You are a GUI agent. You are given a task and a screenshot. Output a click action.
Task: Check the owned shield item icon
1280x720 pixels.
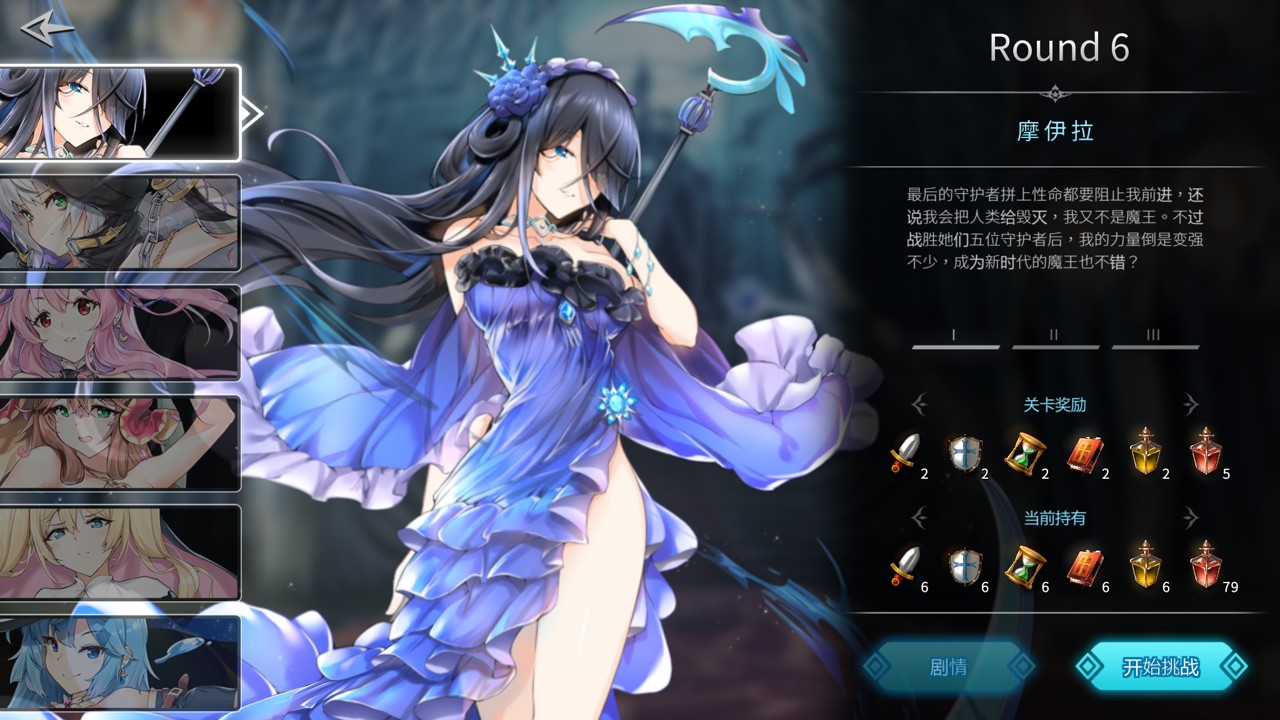point(964,566)
